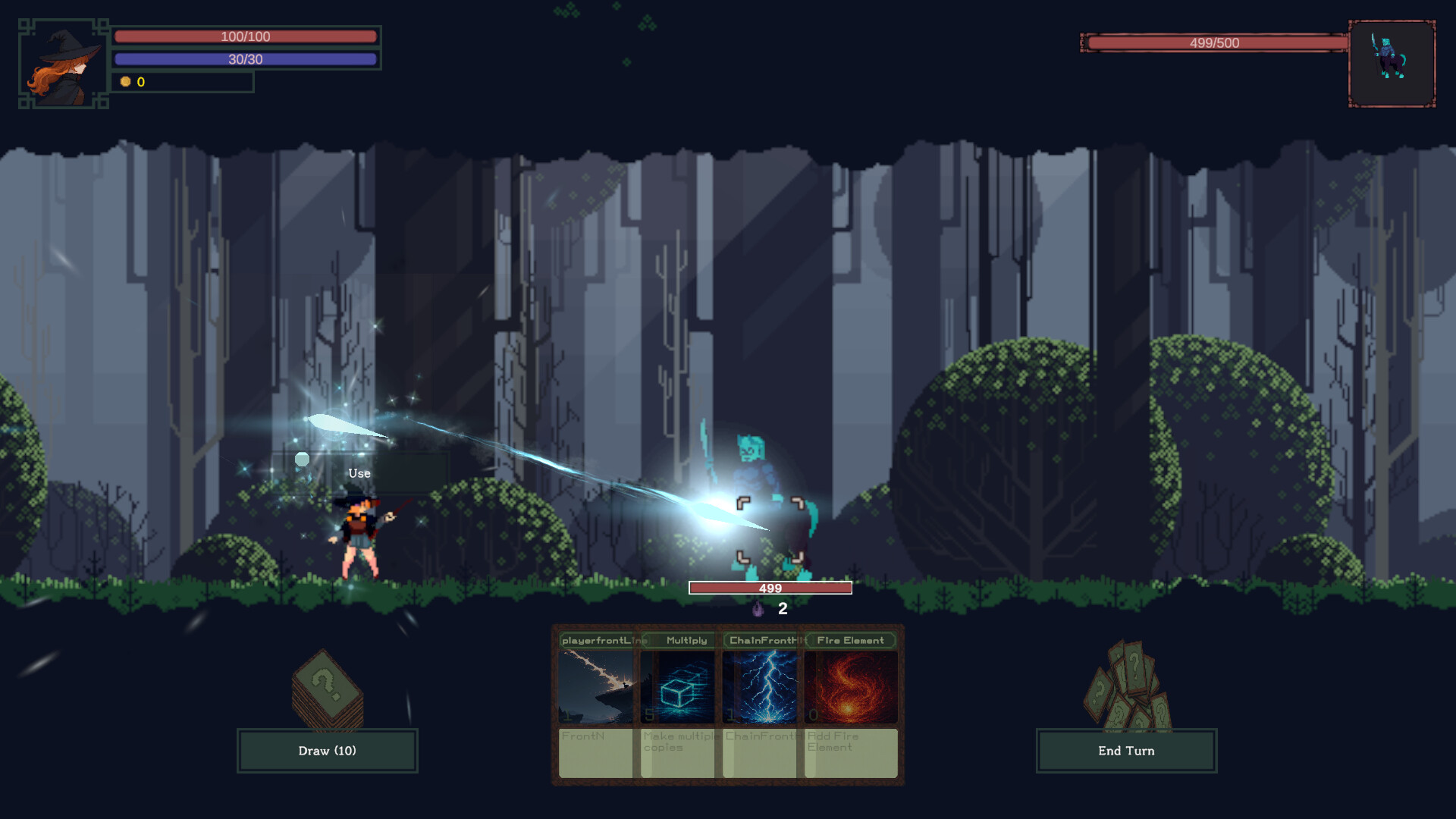Select the playerfrontLine card artwork

[596, 688]
